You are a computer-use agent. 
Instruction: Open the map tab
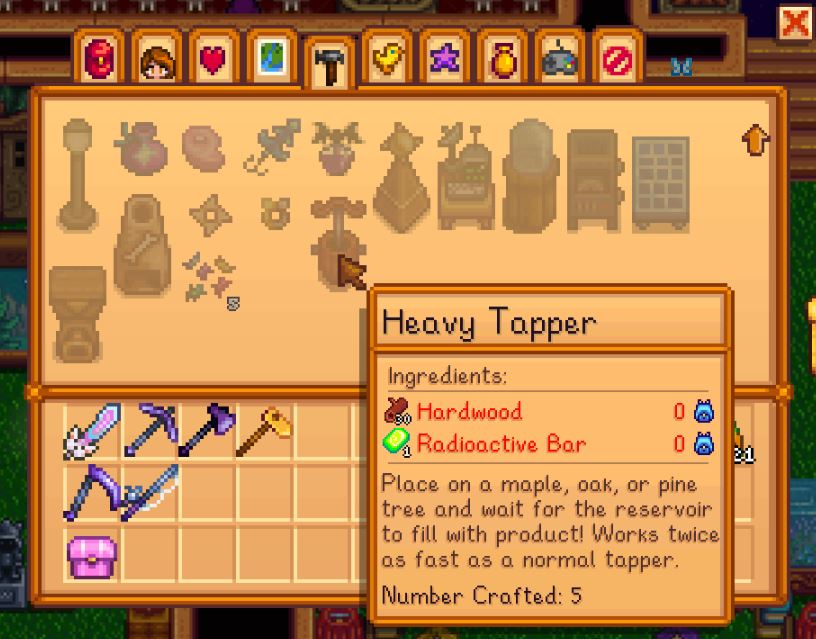coord(270,60)
